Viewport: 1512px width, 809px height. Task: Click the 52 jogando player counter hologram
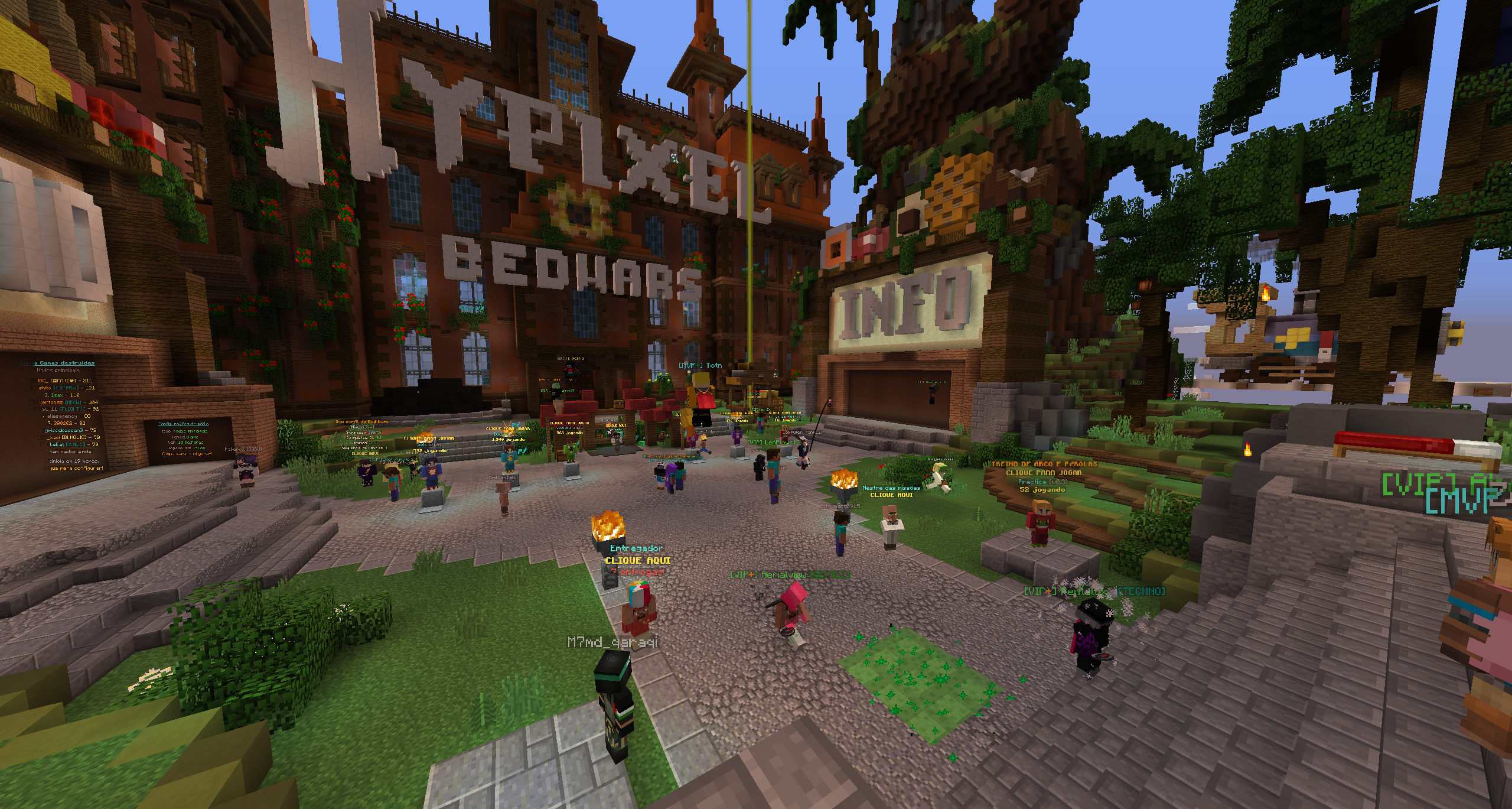point(1042,490)
